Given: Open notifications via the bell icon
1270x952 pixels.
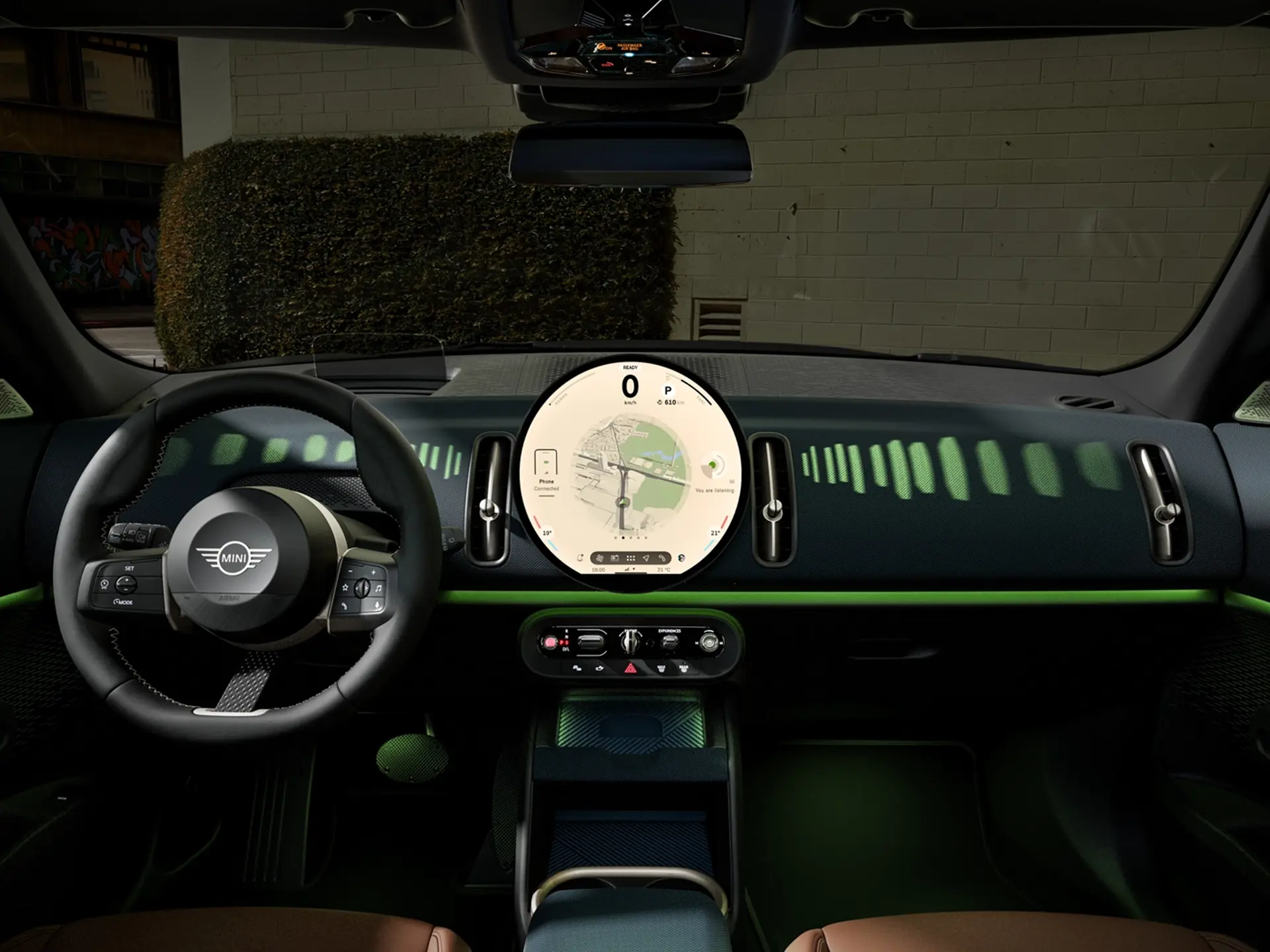Looking at the screenshot, I should [579, 559].
